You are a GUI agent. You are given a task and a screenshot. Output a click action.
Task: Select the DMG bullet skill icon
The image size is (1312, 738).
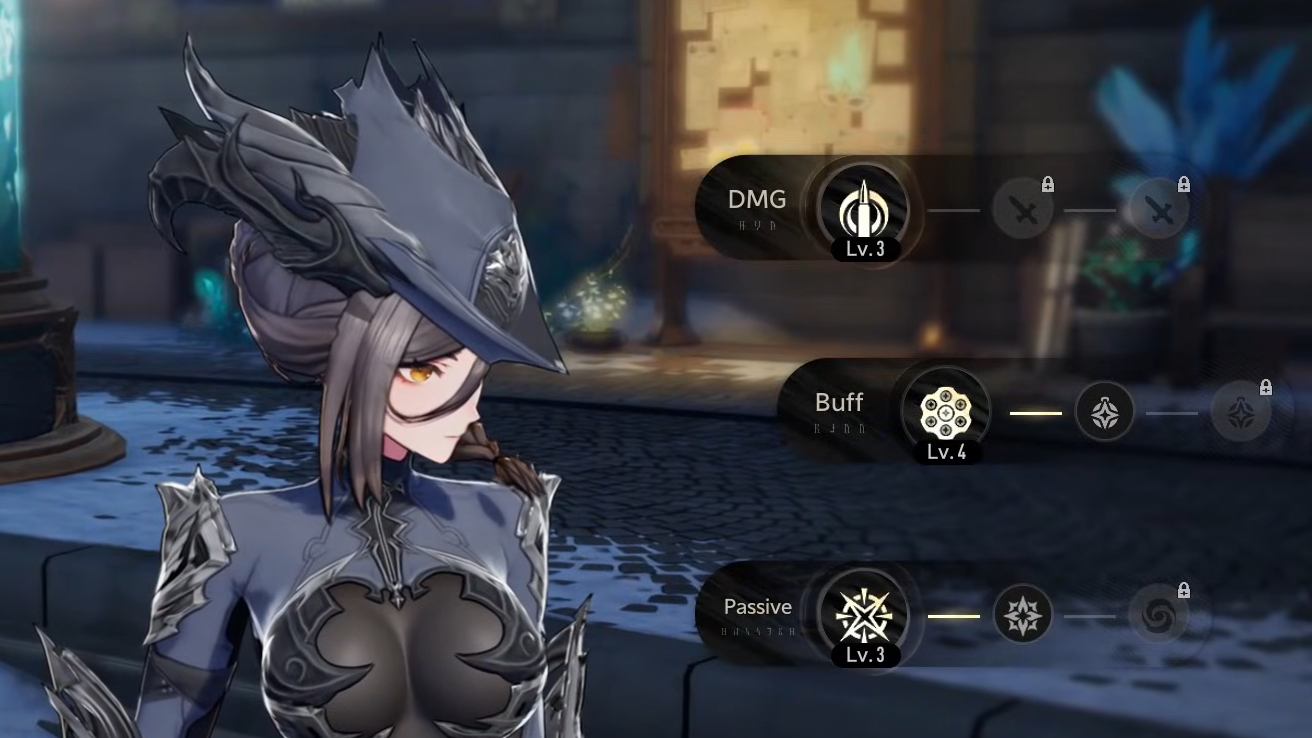point(863,209)
